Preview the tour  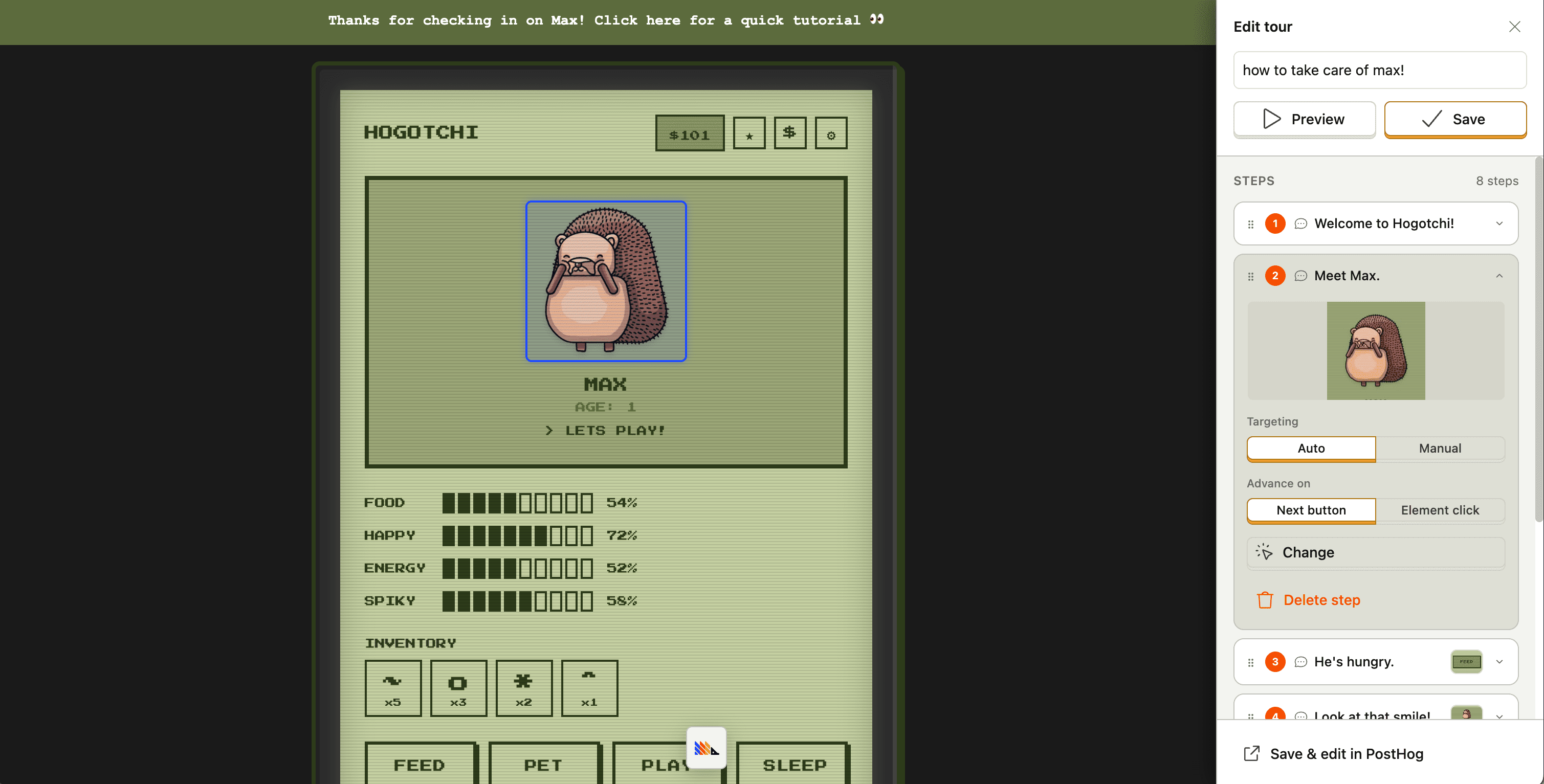(x=1304, y=119)
